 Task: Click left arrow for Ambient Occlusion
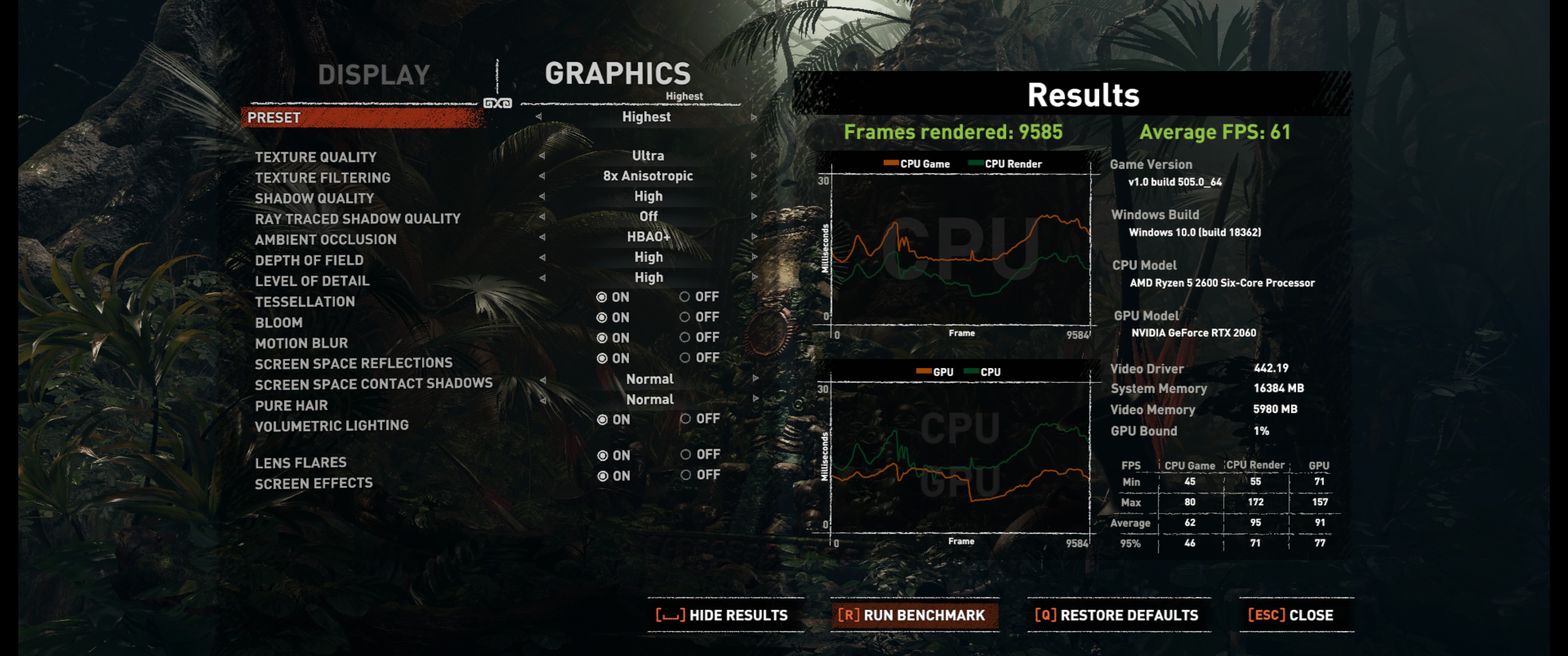542,237
